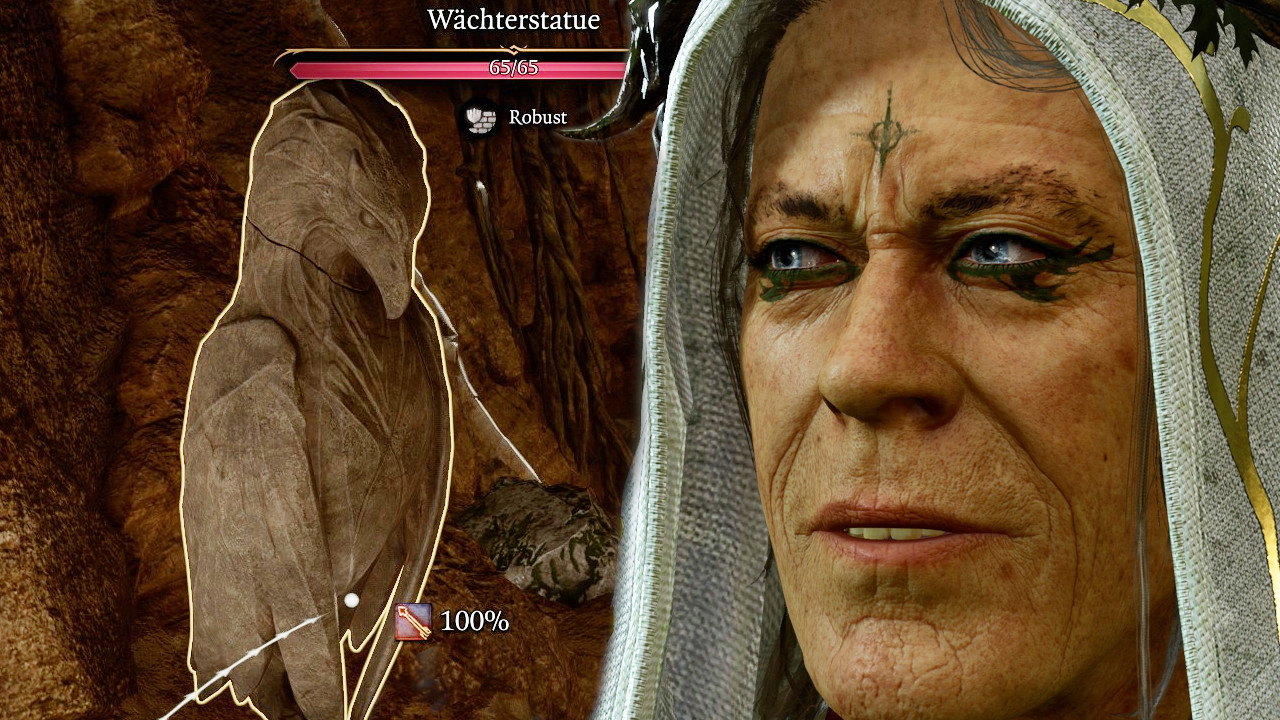Click the white targeting dot on the statue
This screenshot has height=720, width=1280.
tap(351, 600)
